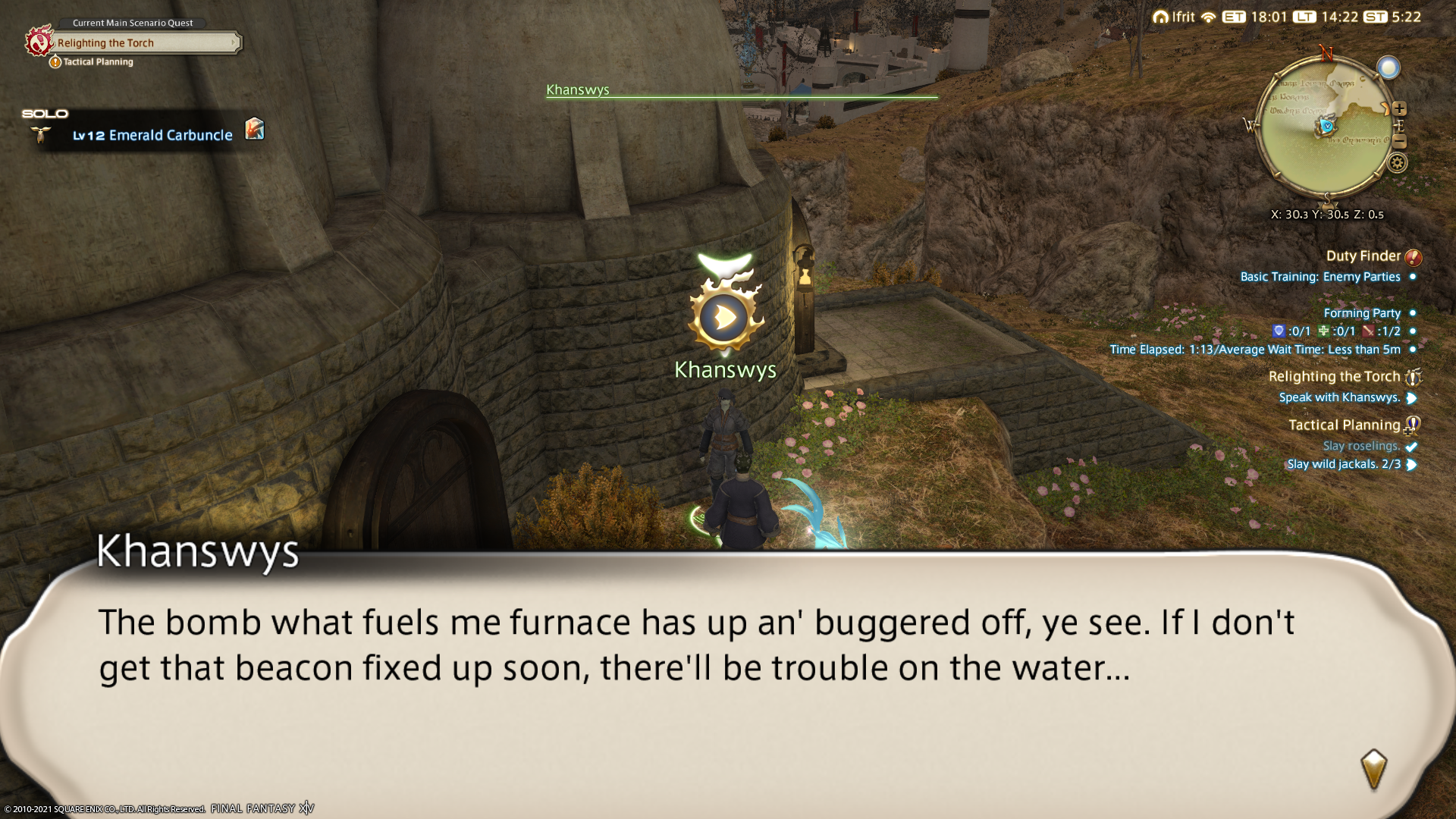Screen dimensions: 1456x819
Task: Open the Relighting the Torch main scenario banner
Action: [x=144, y=43]
